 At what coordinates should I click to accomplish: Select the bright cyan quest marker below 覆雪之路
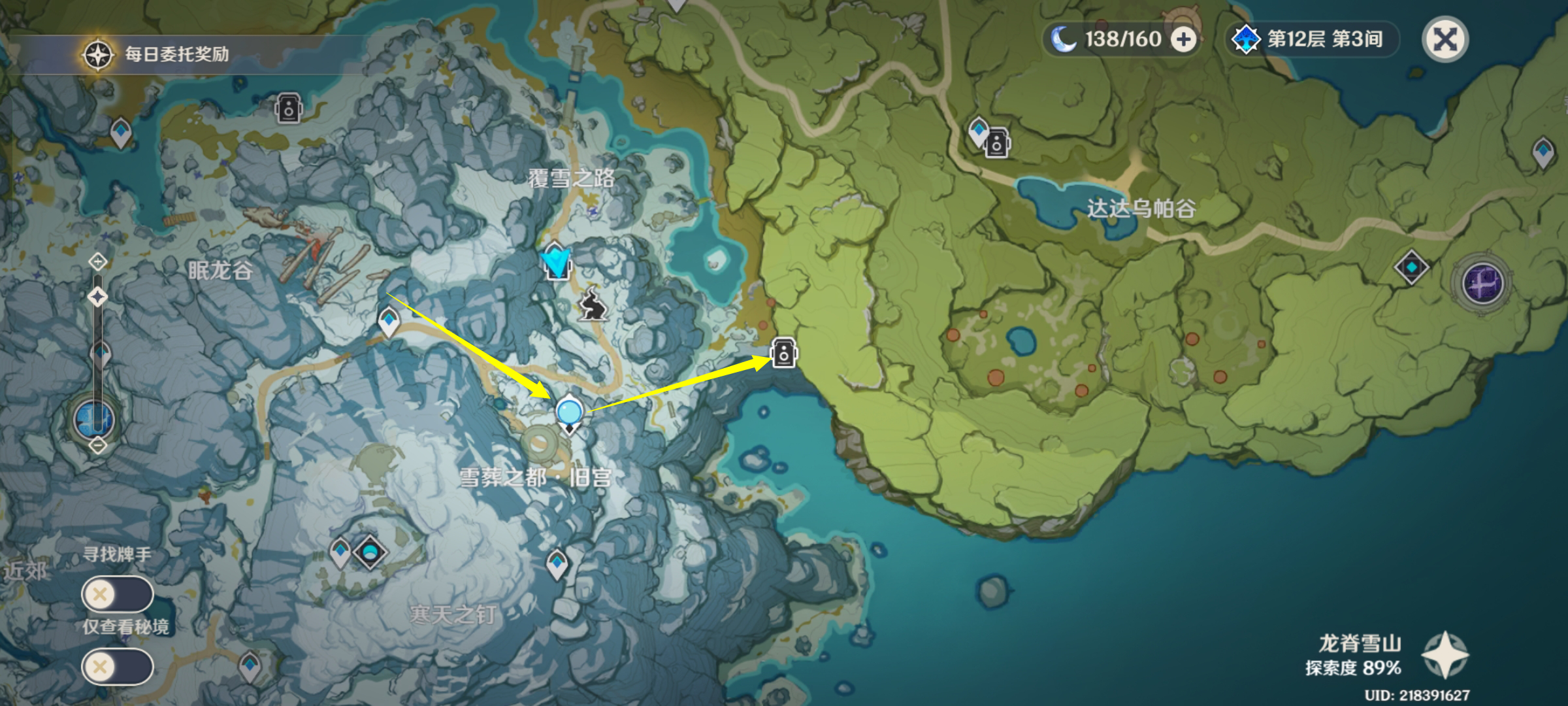click(556, 260)
